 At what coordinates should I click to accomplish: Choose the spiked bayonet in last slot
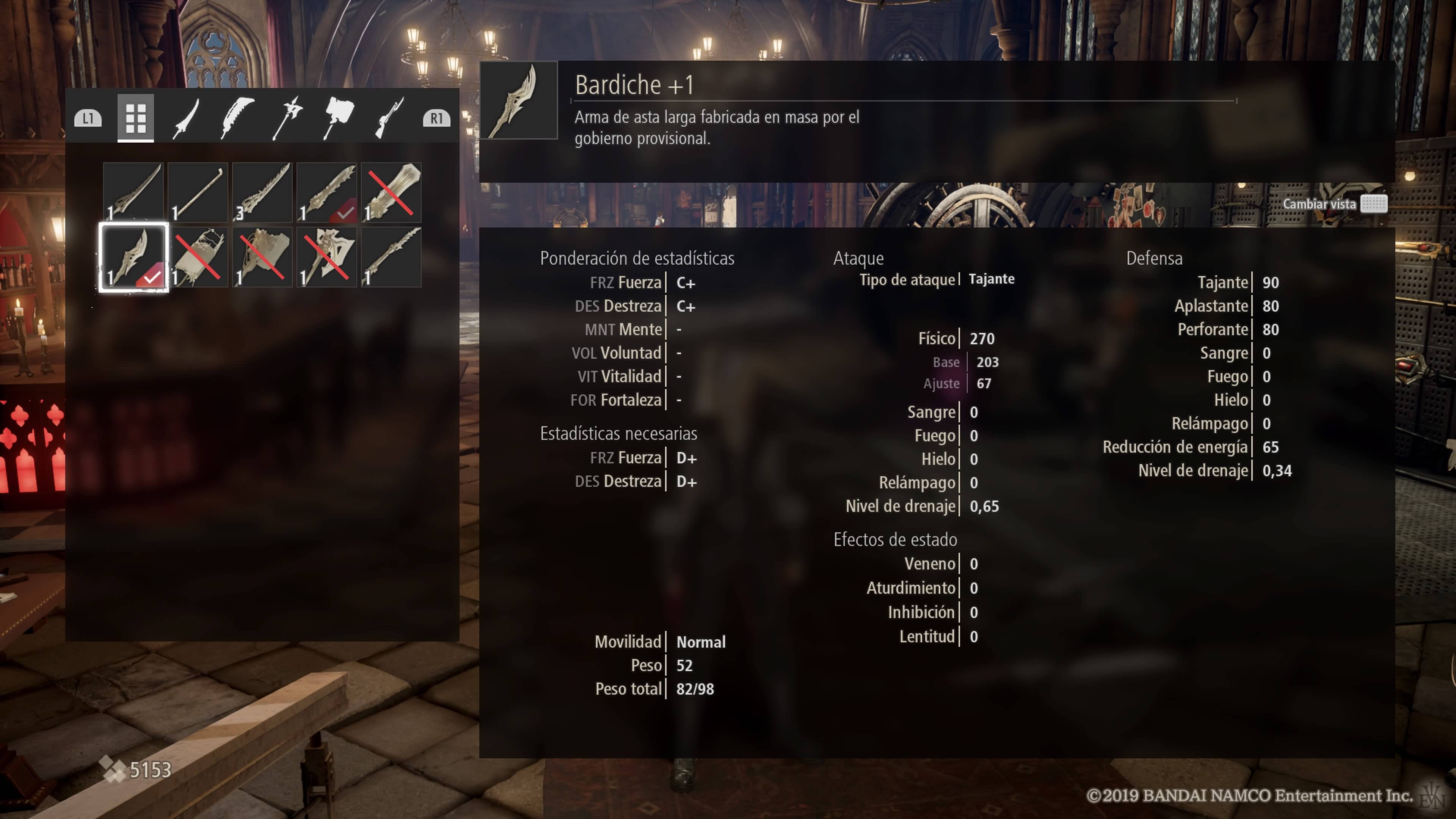coord(391,257)
